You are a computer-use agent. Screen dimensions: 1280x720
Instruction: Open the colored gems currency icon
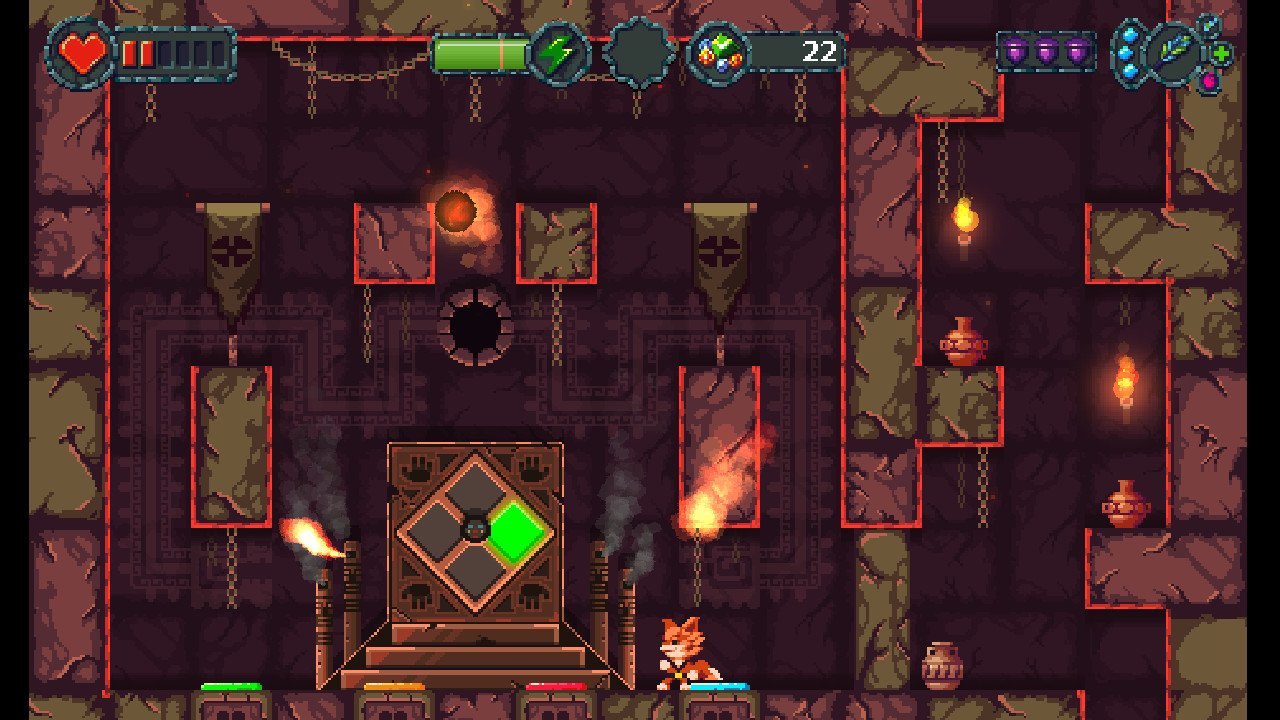click(719, 53)
